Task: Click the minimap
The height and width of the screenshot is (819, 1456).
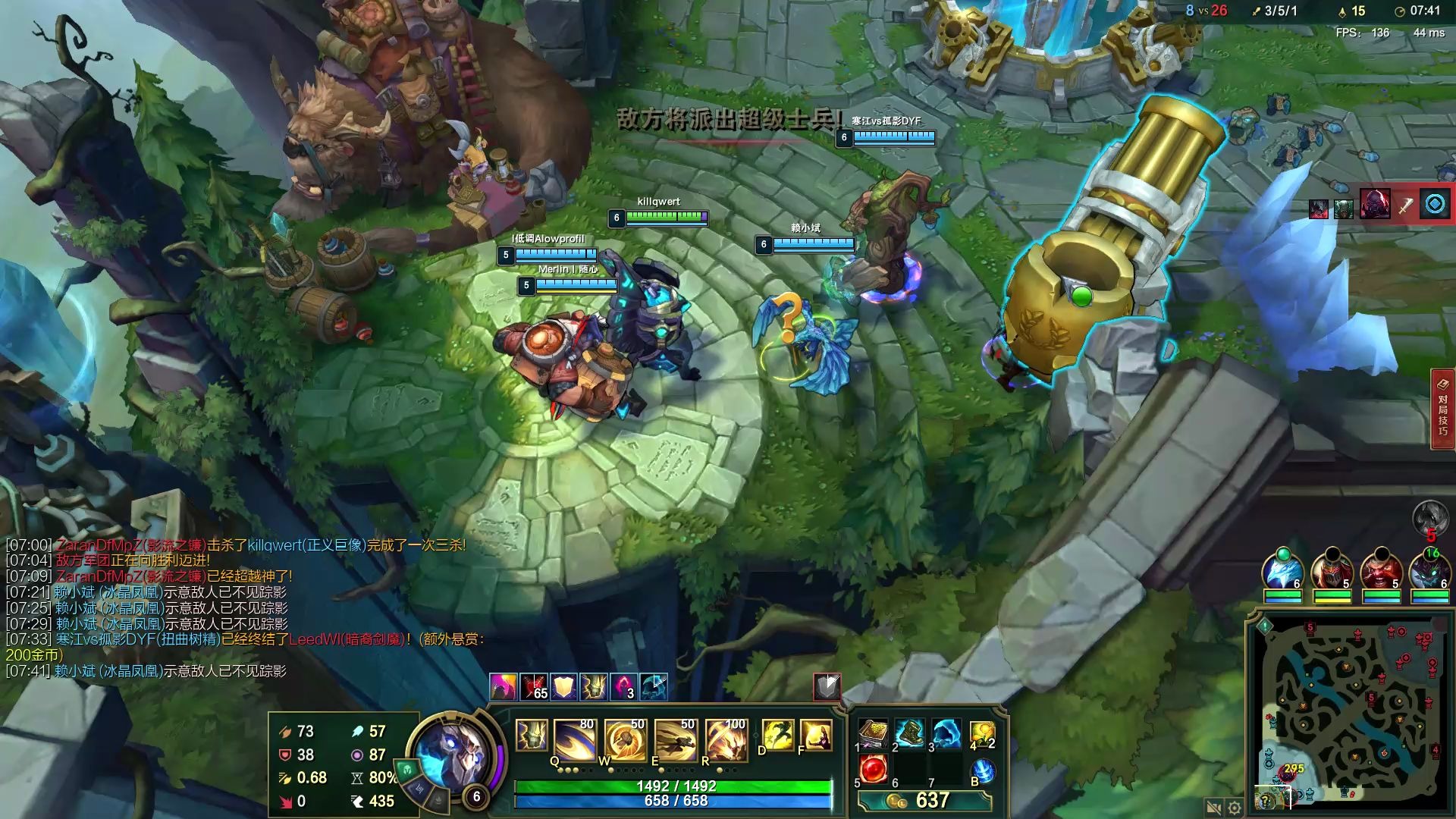Action: 1350,713
